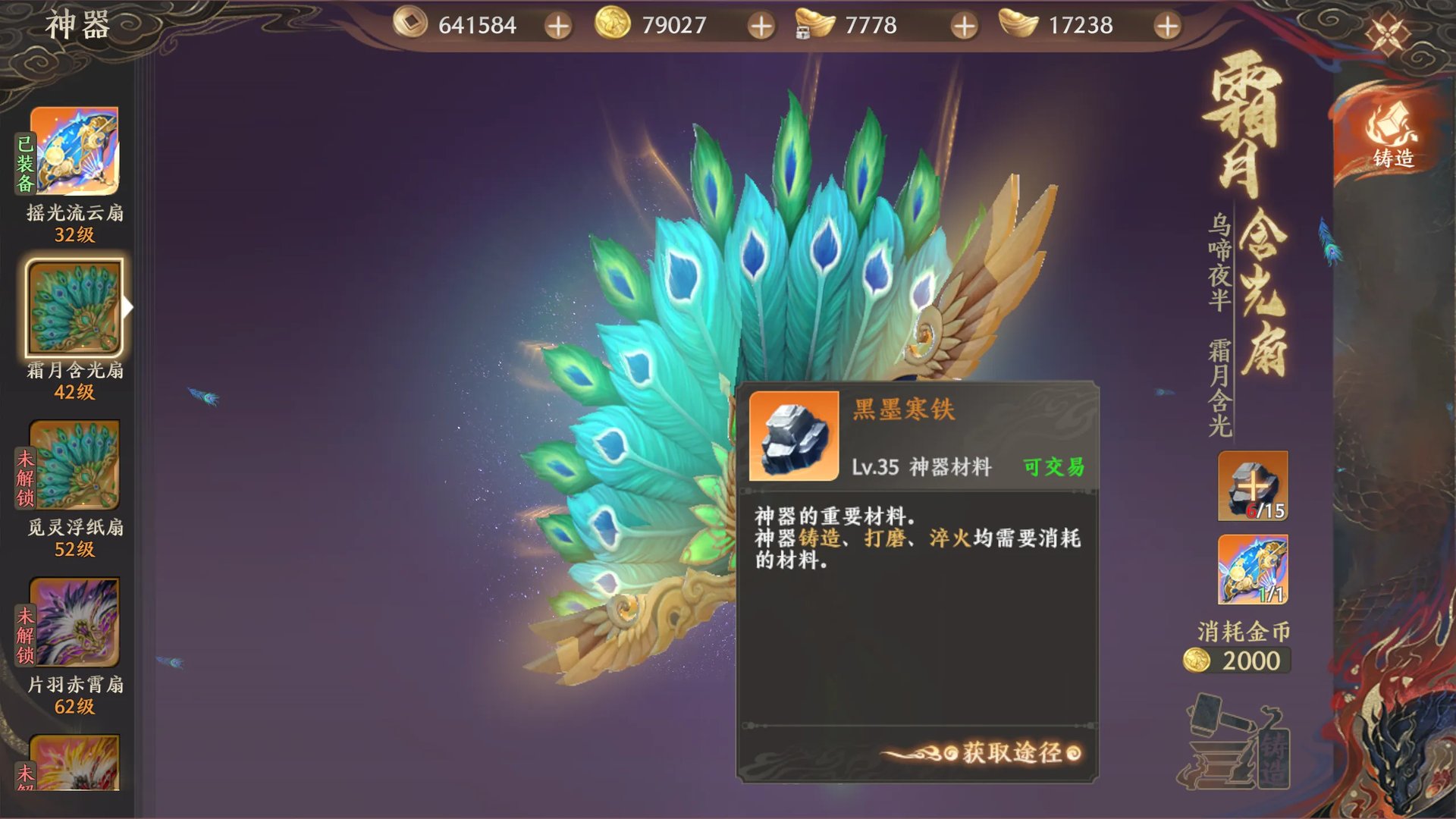Add ingots via third plus button
The width and height of the screenshot is (1456, 819).
[963, 25]
